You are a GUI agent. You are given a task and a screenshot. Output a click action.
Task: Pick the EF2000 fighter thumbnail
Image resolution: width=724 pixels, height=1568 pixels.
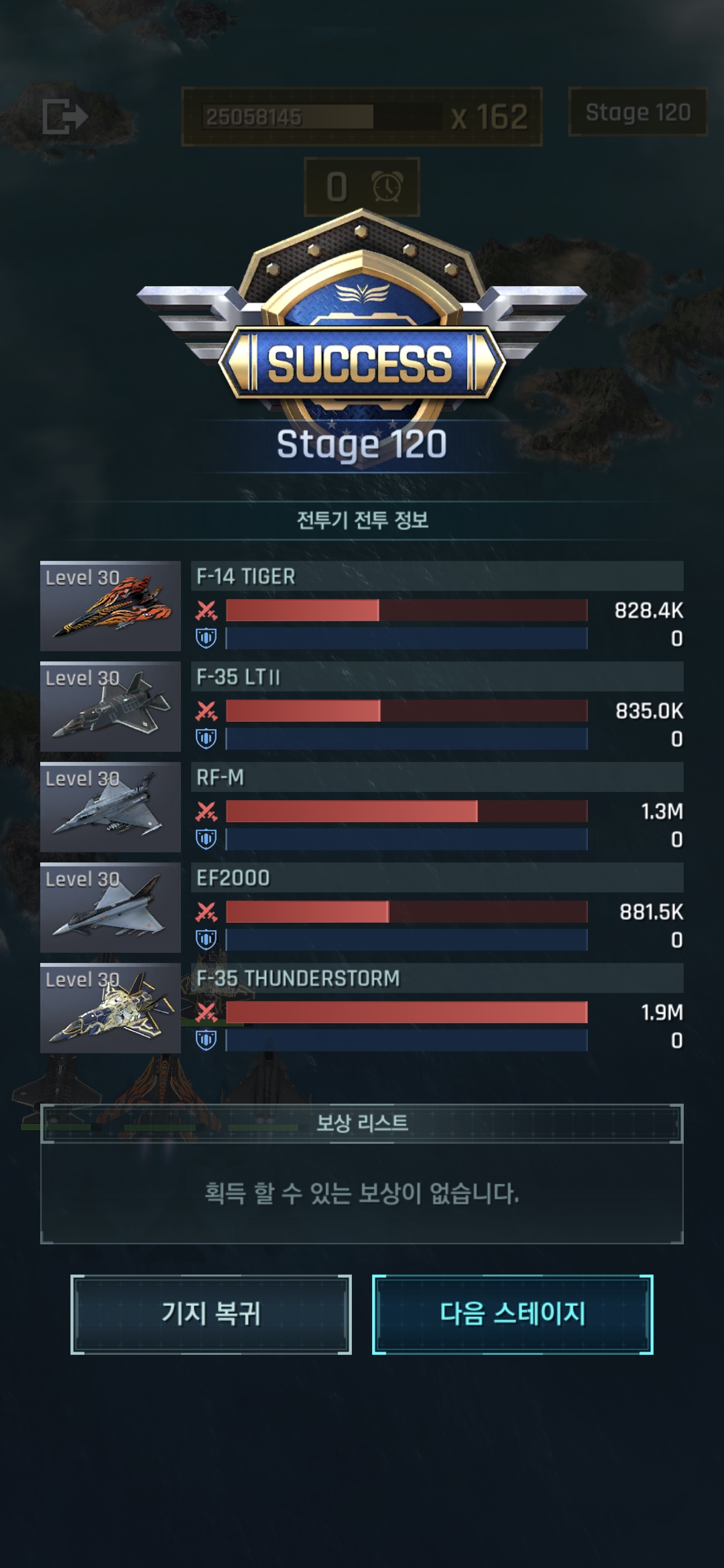point(111,908)
